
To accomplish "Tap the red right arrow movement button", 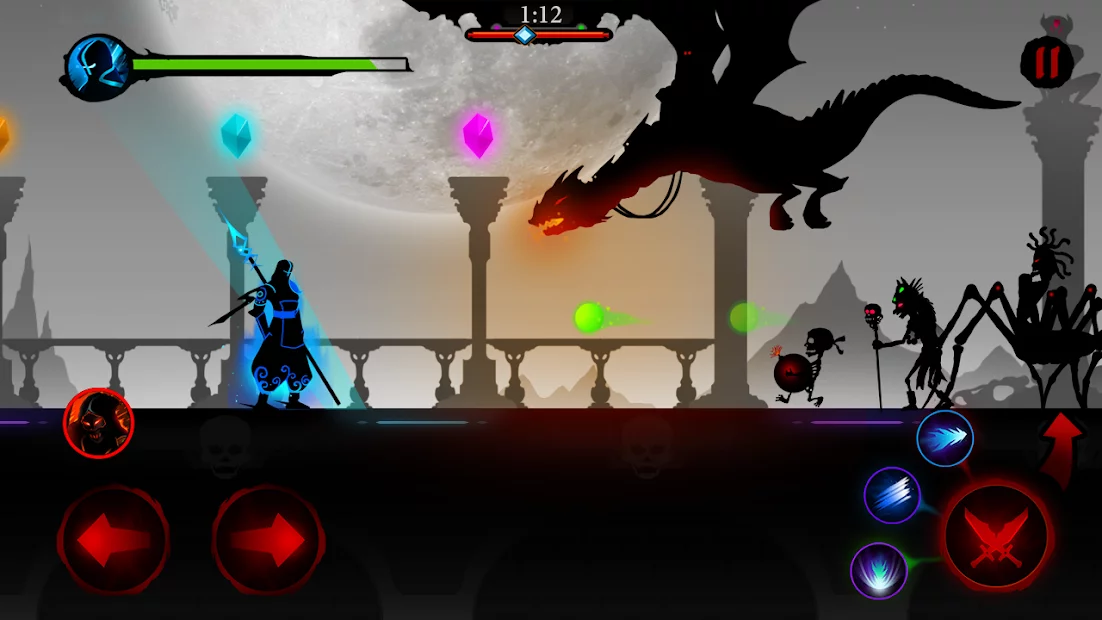I will [268, 537].
